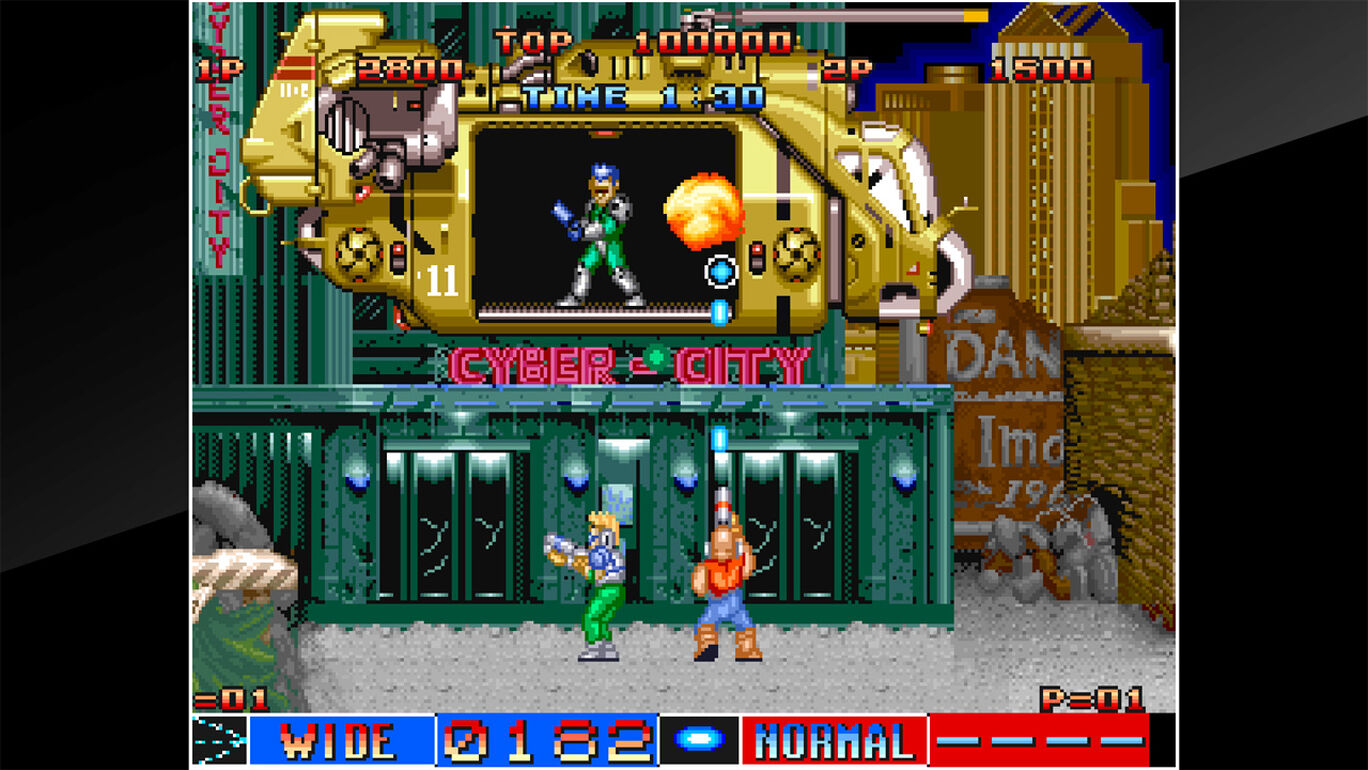The image size is (1368, 770).
Task: Toggle the red switch beside the monitor
Action: (757, 258)
